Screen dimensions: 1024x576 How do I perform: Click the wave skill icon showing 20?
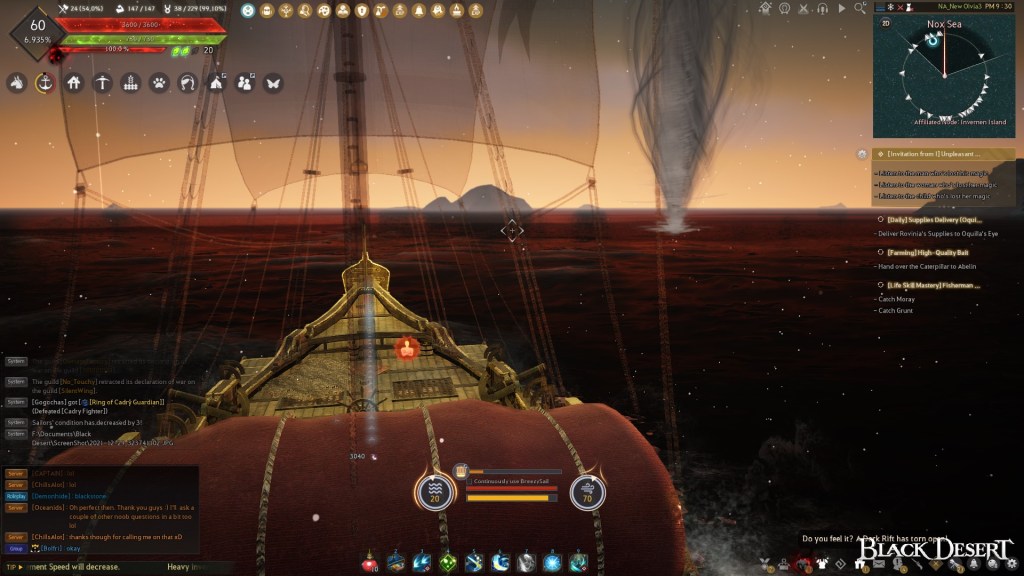click(x=435, y=492)
